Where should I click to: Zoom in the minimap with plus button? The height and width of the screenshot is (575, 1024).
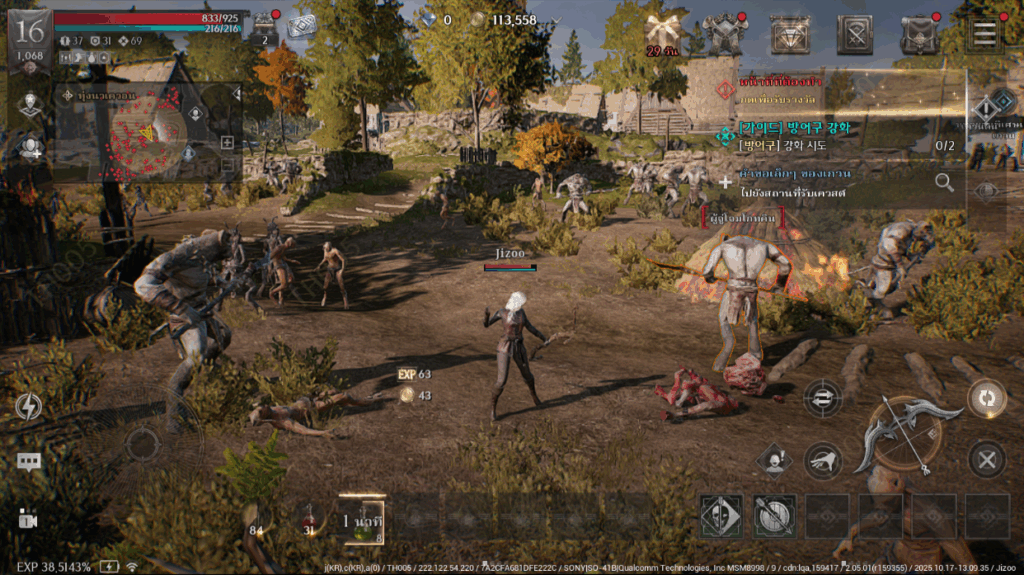pos(227,143)
